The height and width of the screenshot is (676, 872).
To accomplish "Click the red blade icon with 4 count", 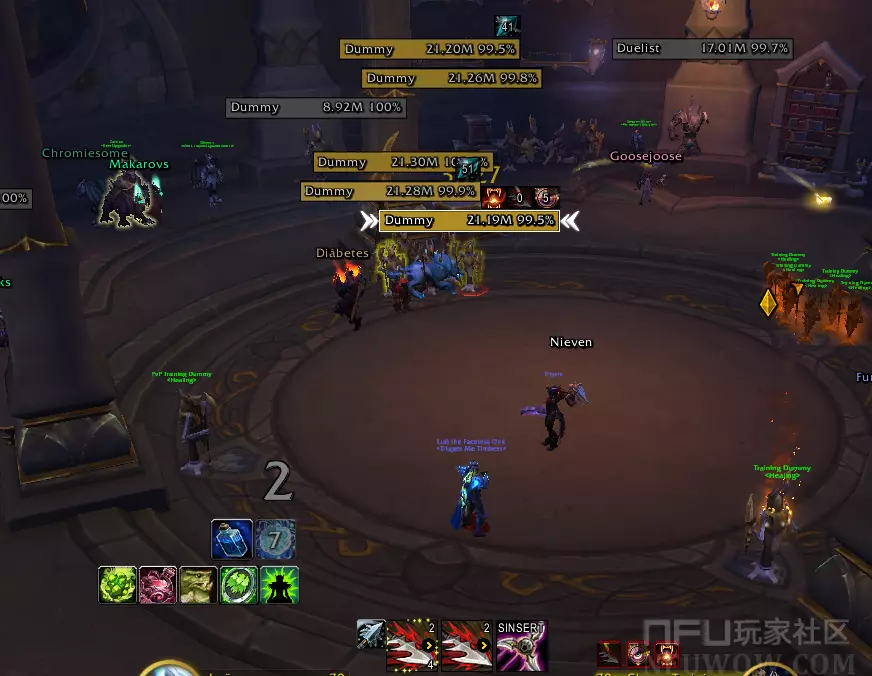I will (412, 645).
